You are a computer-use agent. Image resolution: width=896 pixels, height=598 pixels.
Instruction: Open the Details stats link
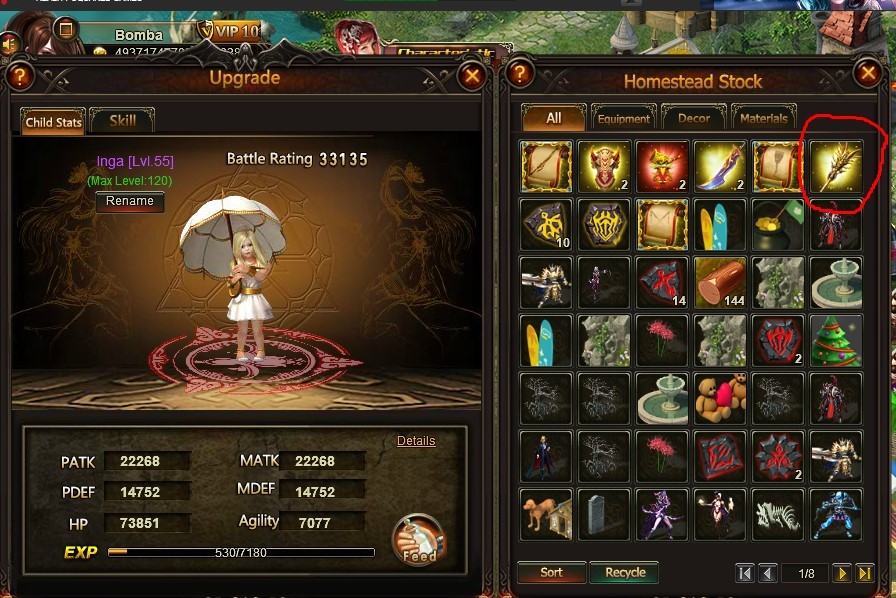click(416, 441)
